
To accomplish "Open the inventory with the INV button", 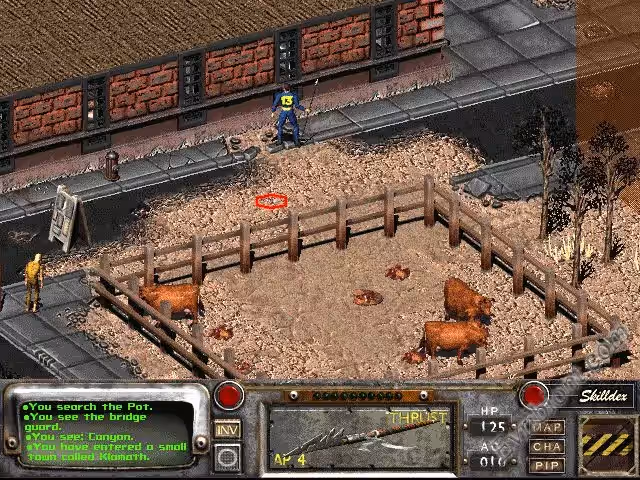I will point(229,429).
